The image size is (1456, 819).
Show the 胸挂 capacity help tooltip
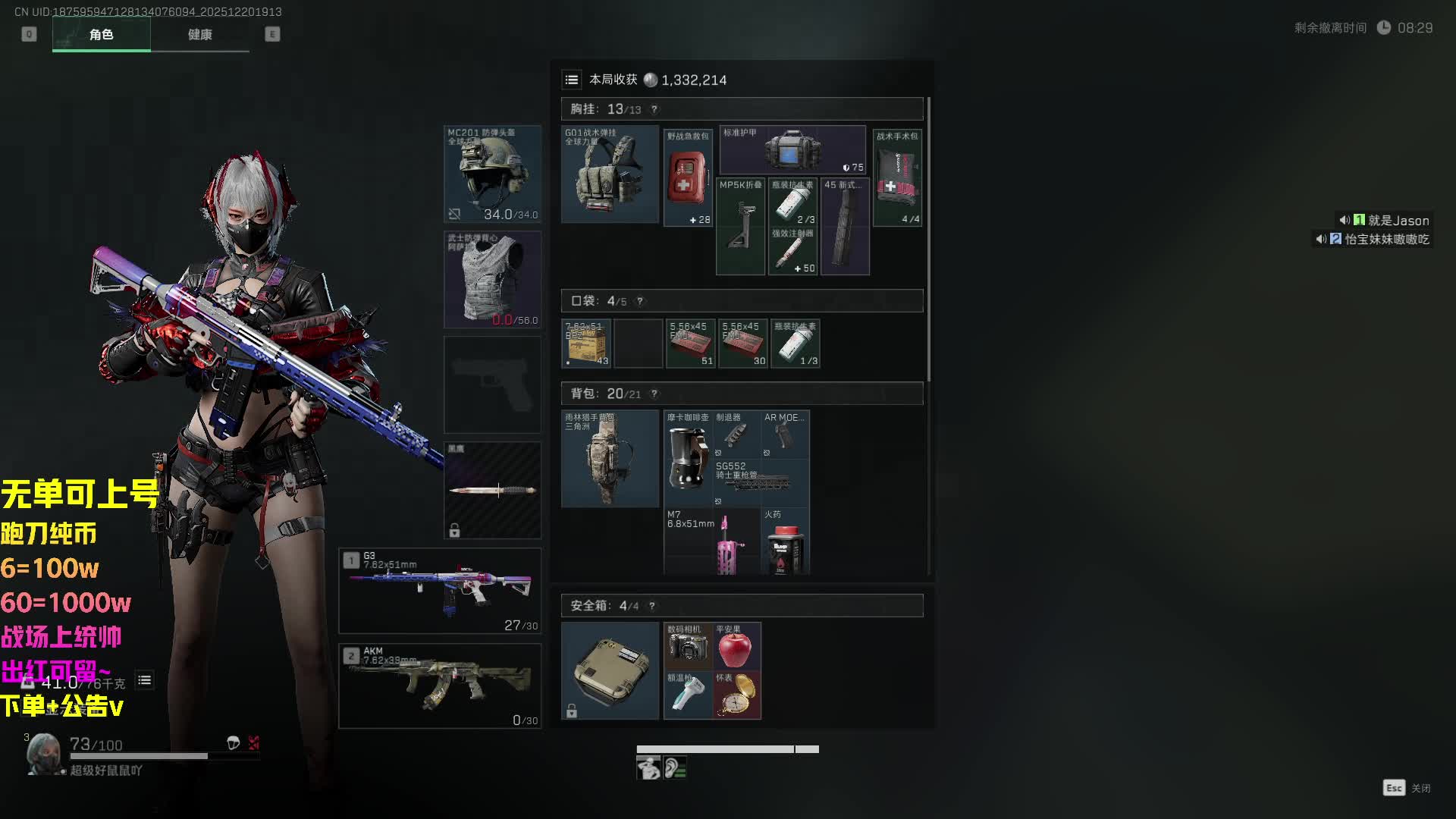tap(654, 109)
